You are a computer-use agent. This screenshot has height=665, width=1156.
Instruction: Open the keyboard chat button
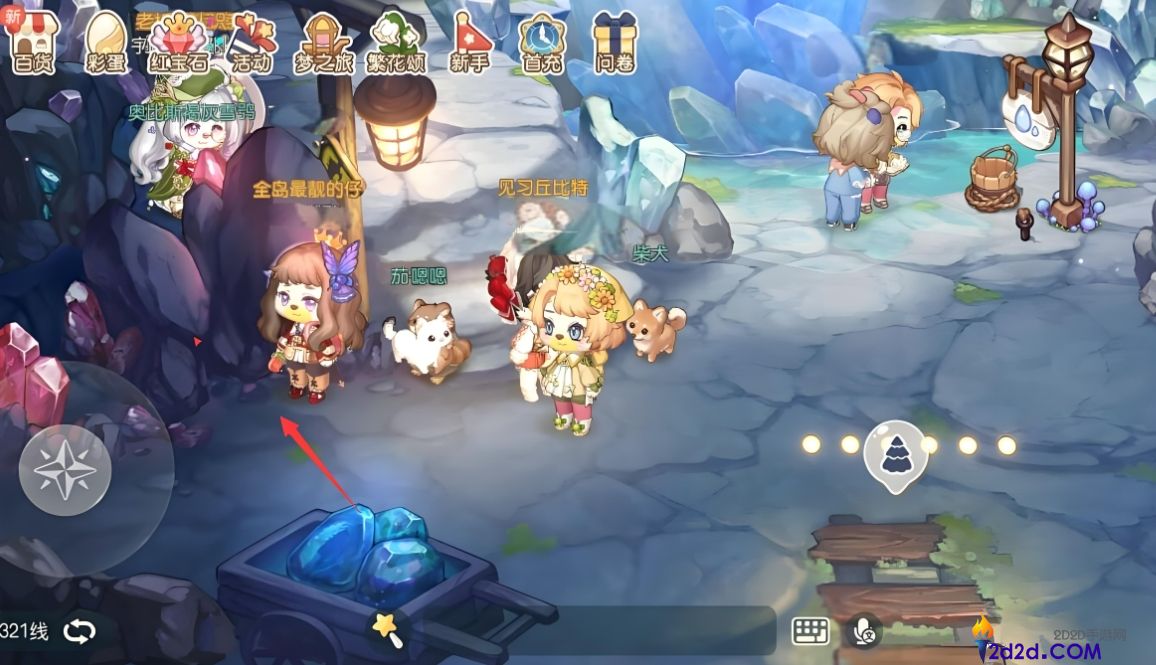click(x=811, y=630)
